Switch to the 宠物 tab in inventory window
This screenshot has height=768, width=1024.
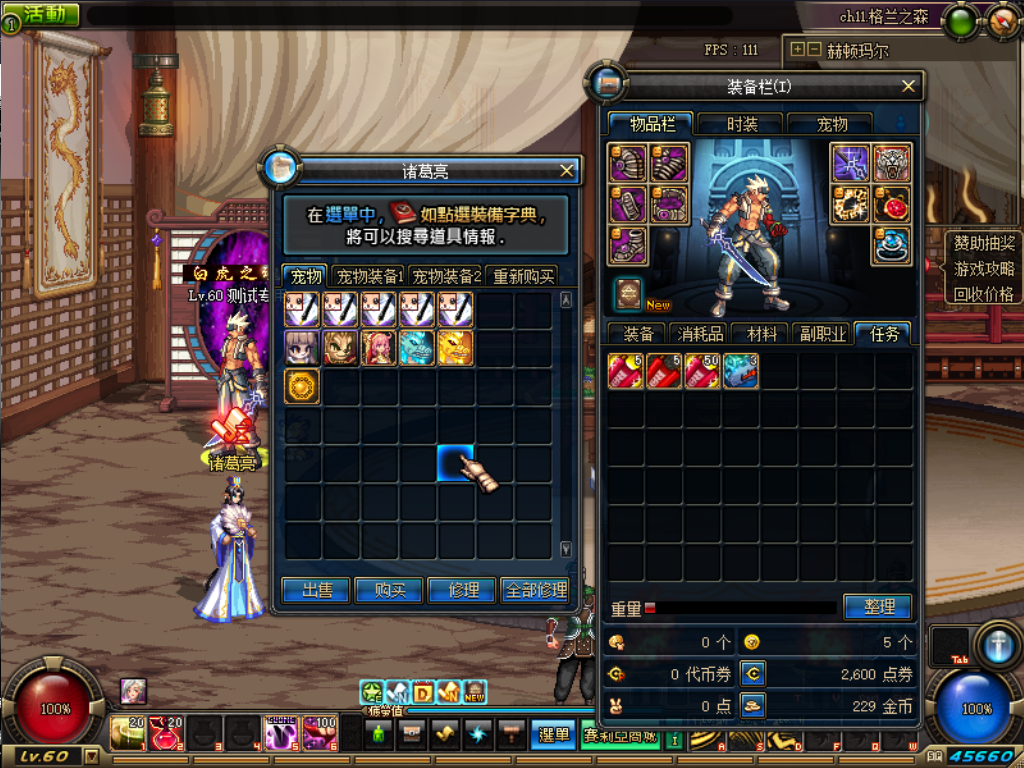pos(831,124)
